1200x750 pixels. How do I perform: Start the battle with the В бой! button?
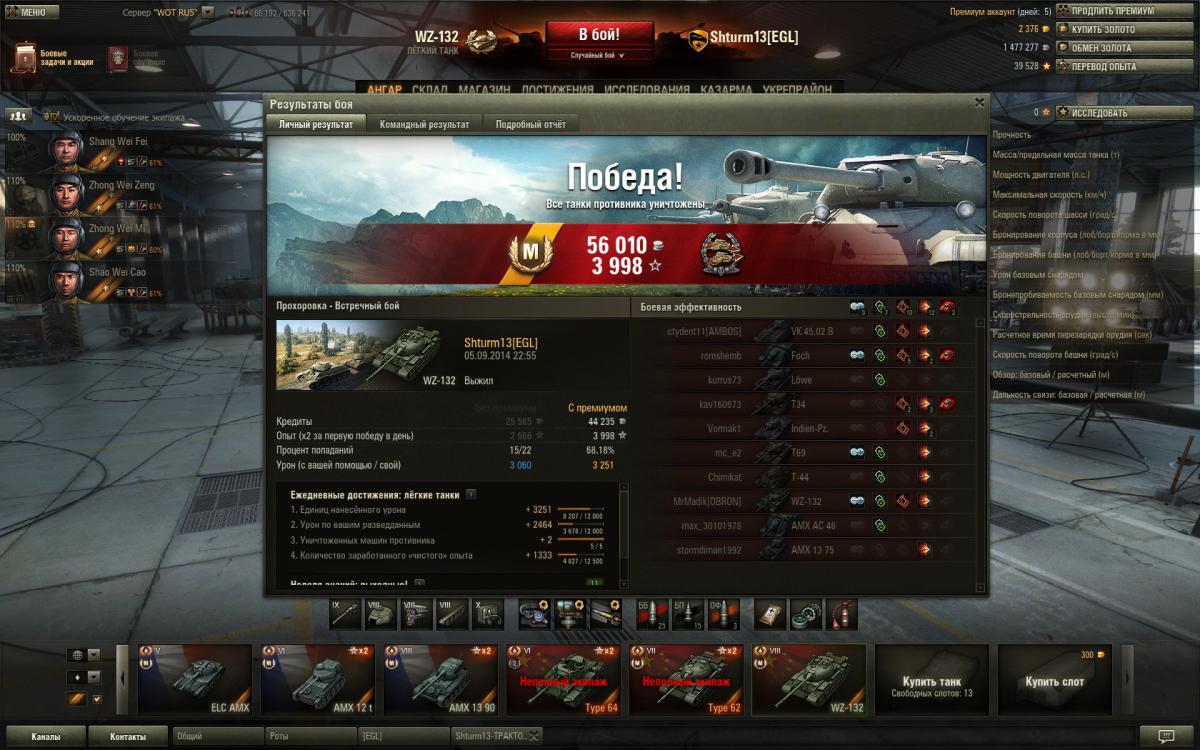click(599, 34)
